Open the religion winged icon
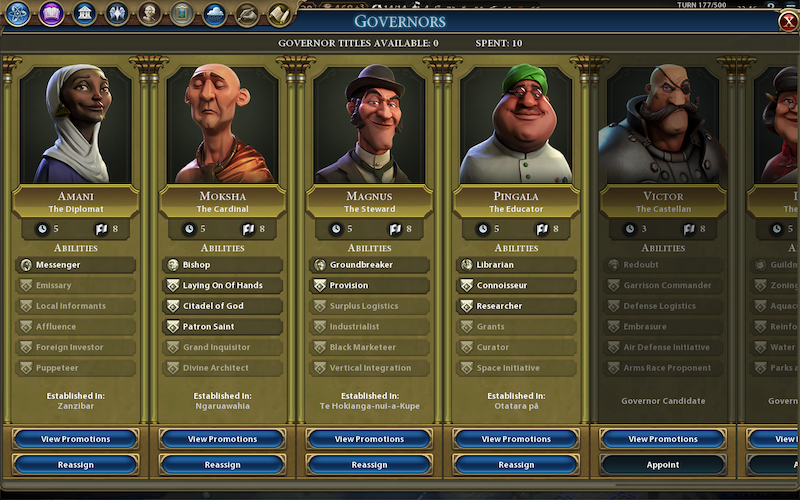This screenshot has width=800, height=500. coord(117,14)
